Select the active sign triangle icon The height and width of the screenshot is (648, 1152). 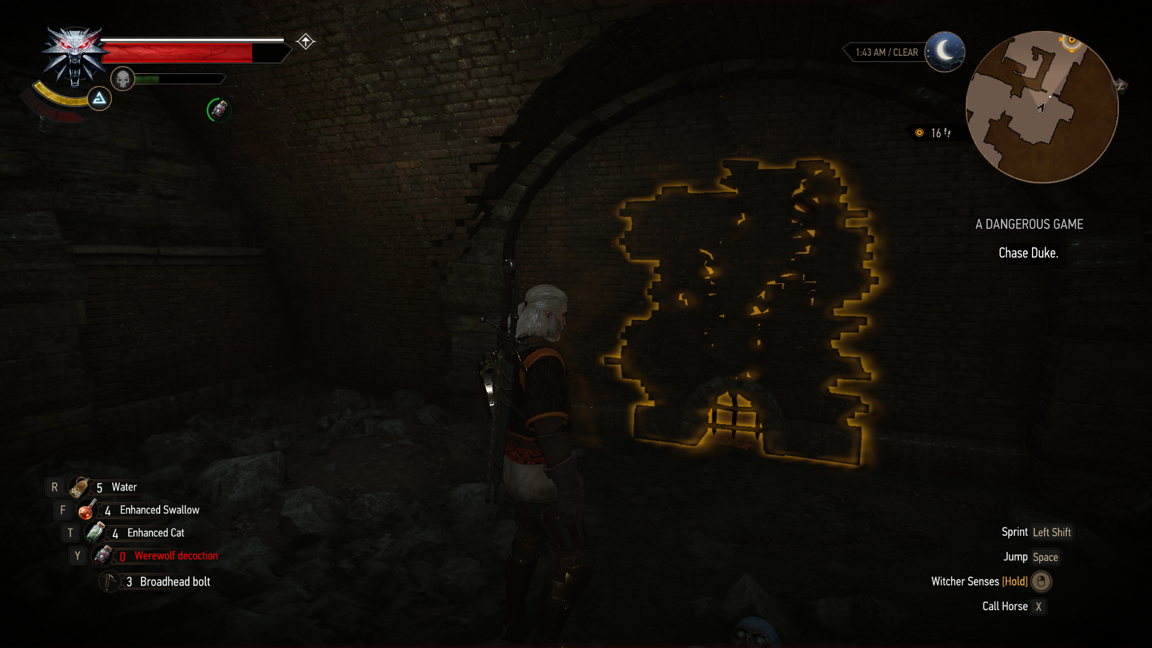point(99,98)
